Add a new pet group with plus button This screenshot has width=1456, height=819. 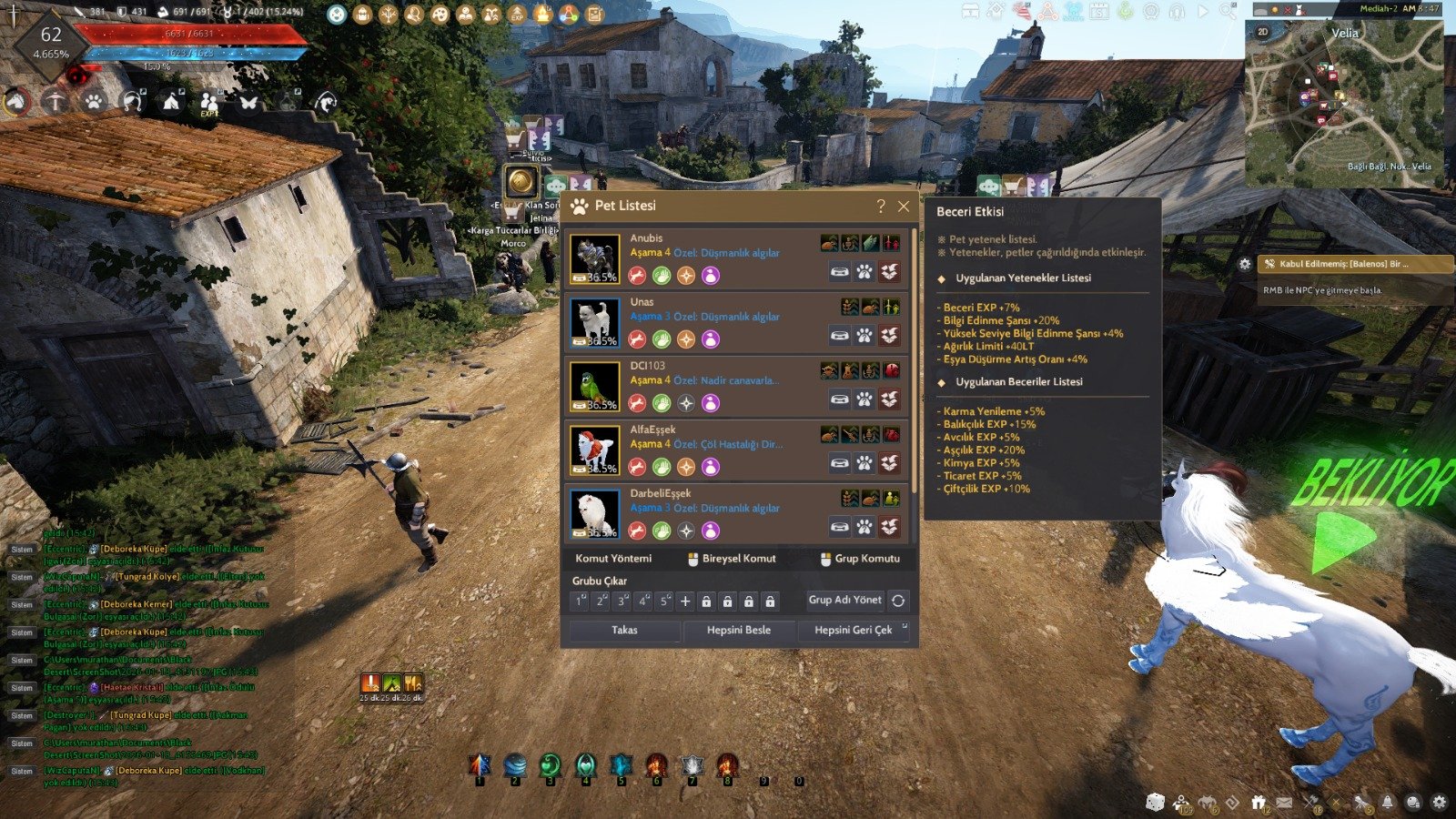pos(685,601)
